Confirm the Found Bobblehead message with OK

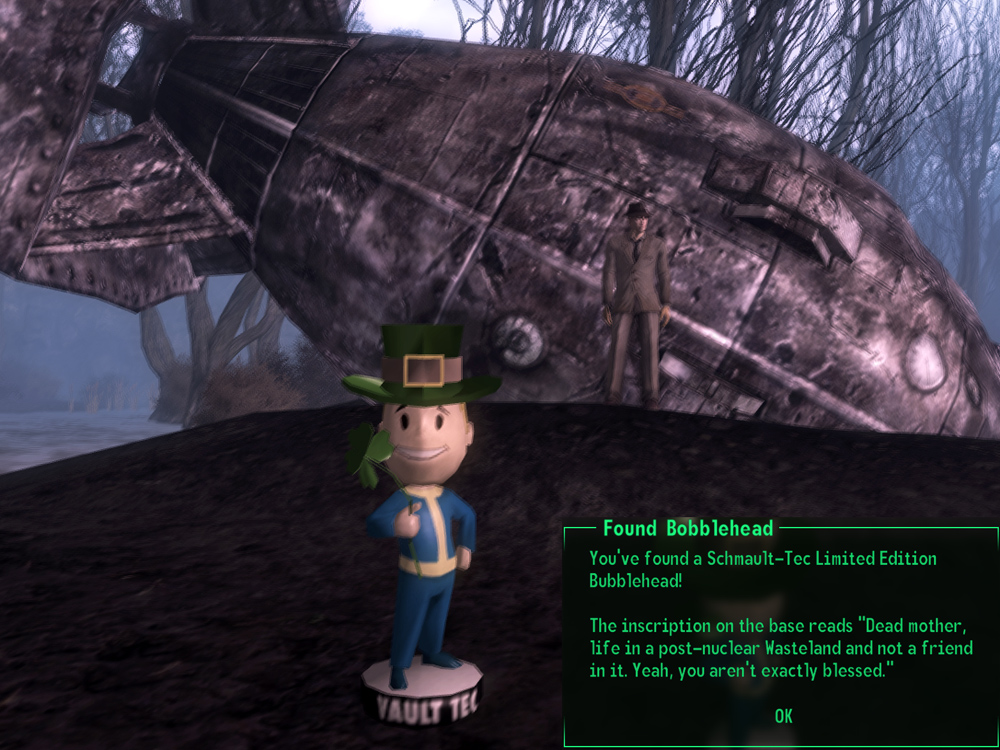point(783,715)
